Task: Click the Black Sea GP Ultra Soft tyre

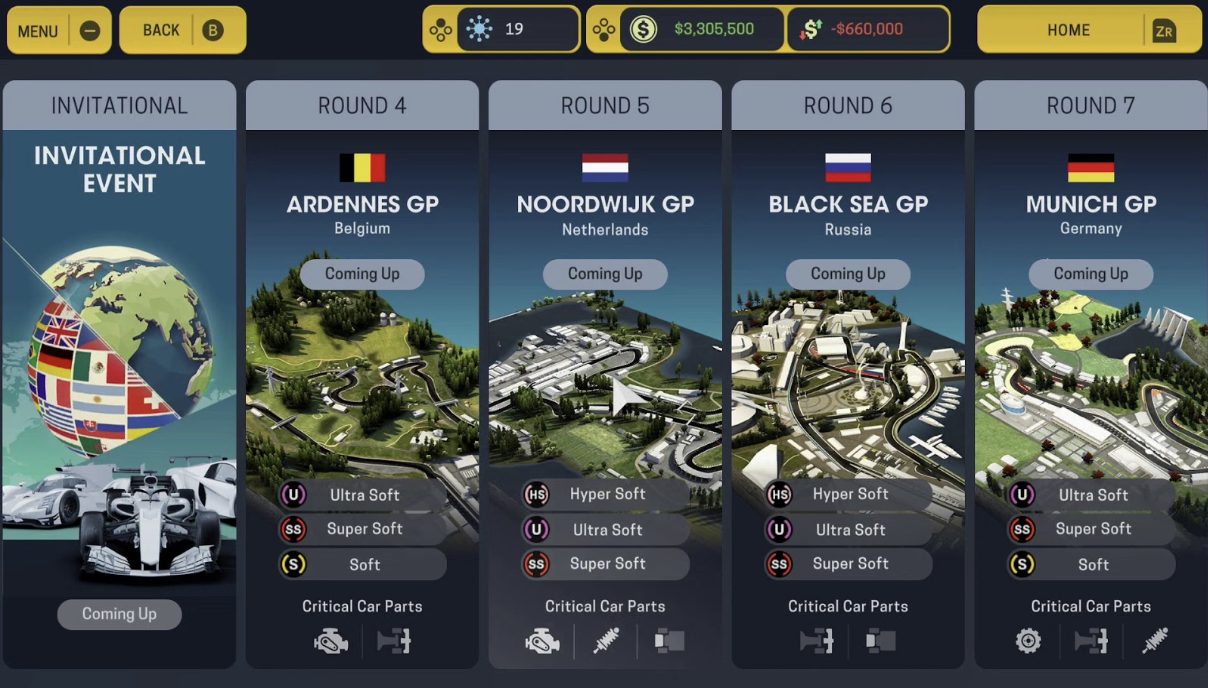Action: [849, 530]
